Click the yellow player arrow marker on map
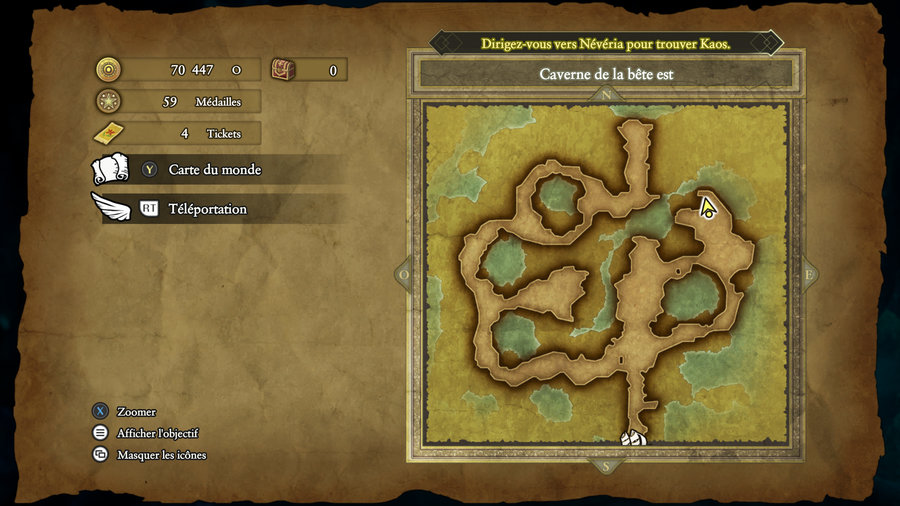The height and width of the screenshot is (506, 900). point(708,208)
